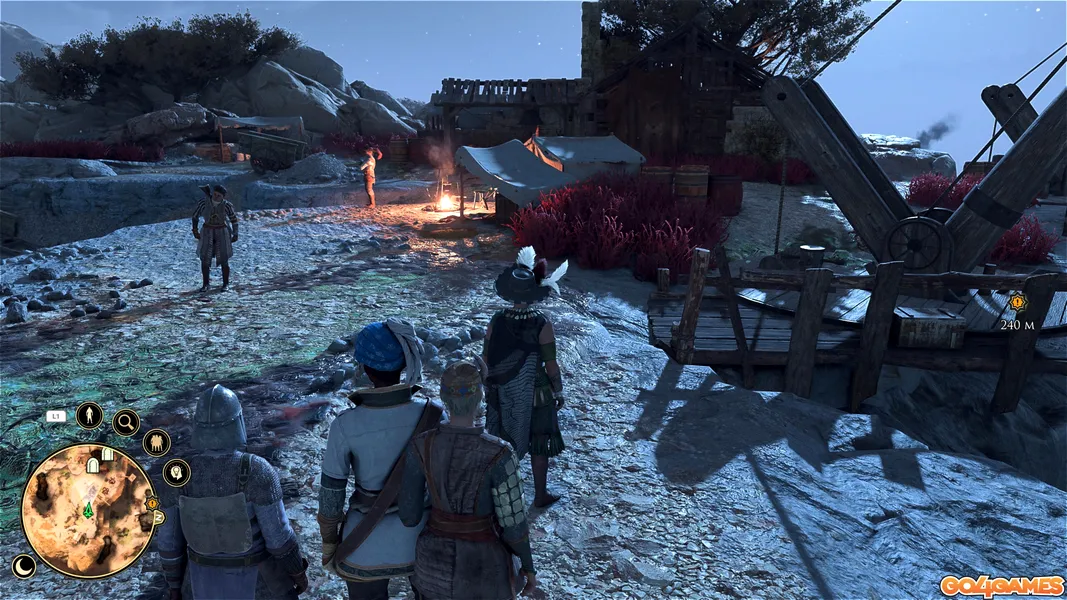Click the orange quest marker on the minimap edge
1067x600 pixels.
(152, 503)
